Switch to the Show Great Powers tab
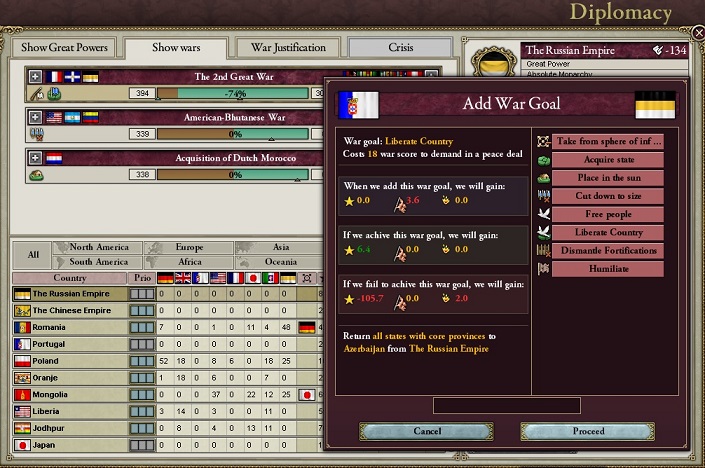The image size is (705, 468). [x=63, y=48]
